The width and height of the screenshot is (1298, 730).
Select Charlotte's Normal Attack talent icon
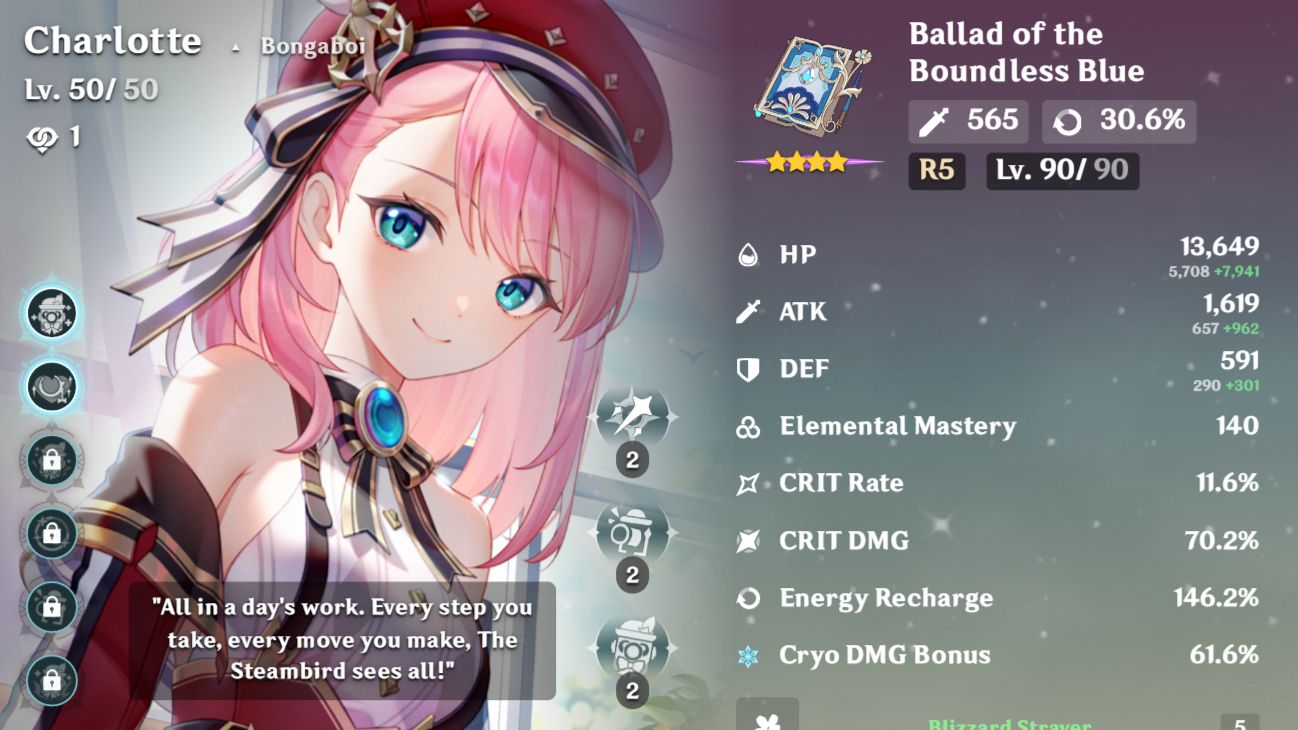click(636, 418)
